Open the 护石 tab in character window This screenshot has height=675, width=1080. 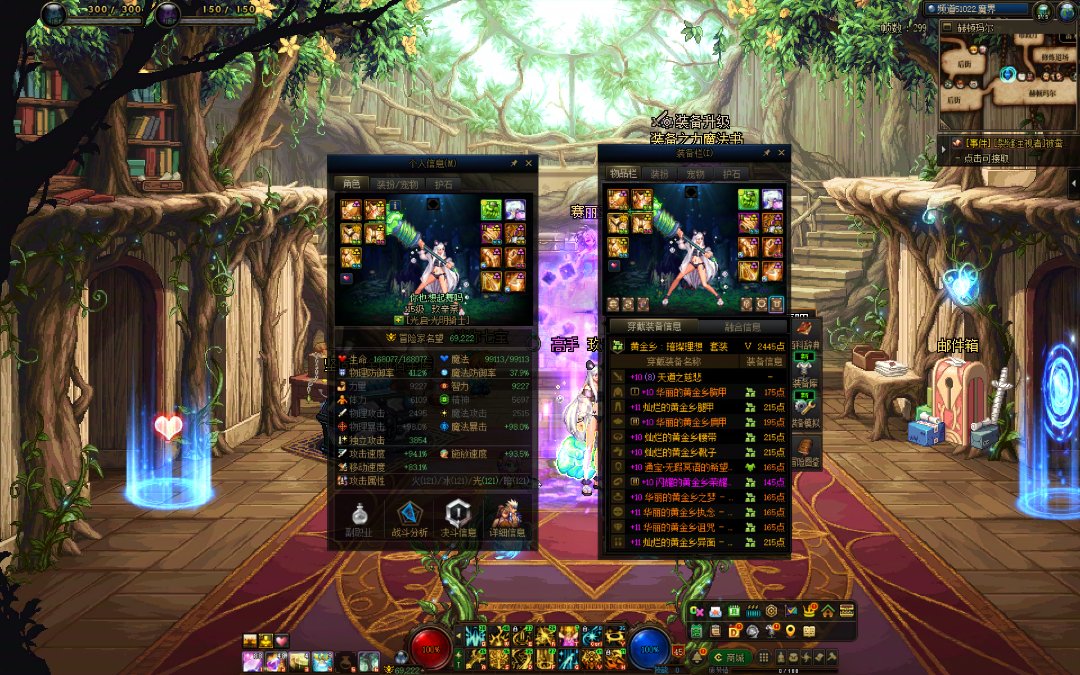(x=442, y=184)
